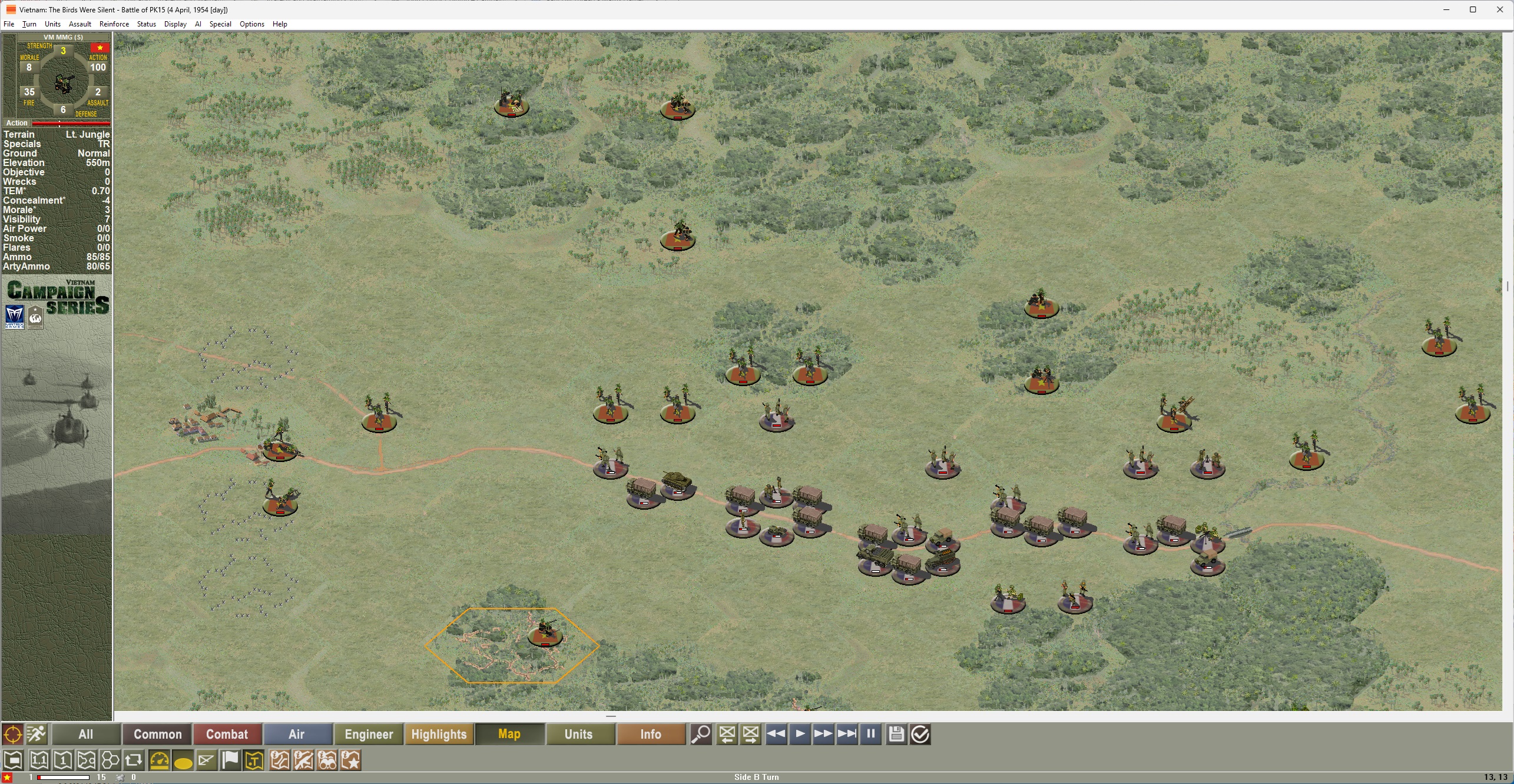Click the binoculars visibility info icon
The height and width of the screenshot is (784, 1514).
click(327, 760)
